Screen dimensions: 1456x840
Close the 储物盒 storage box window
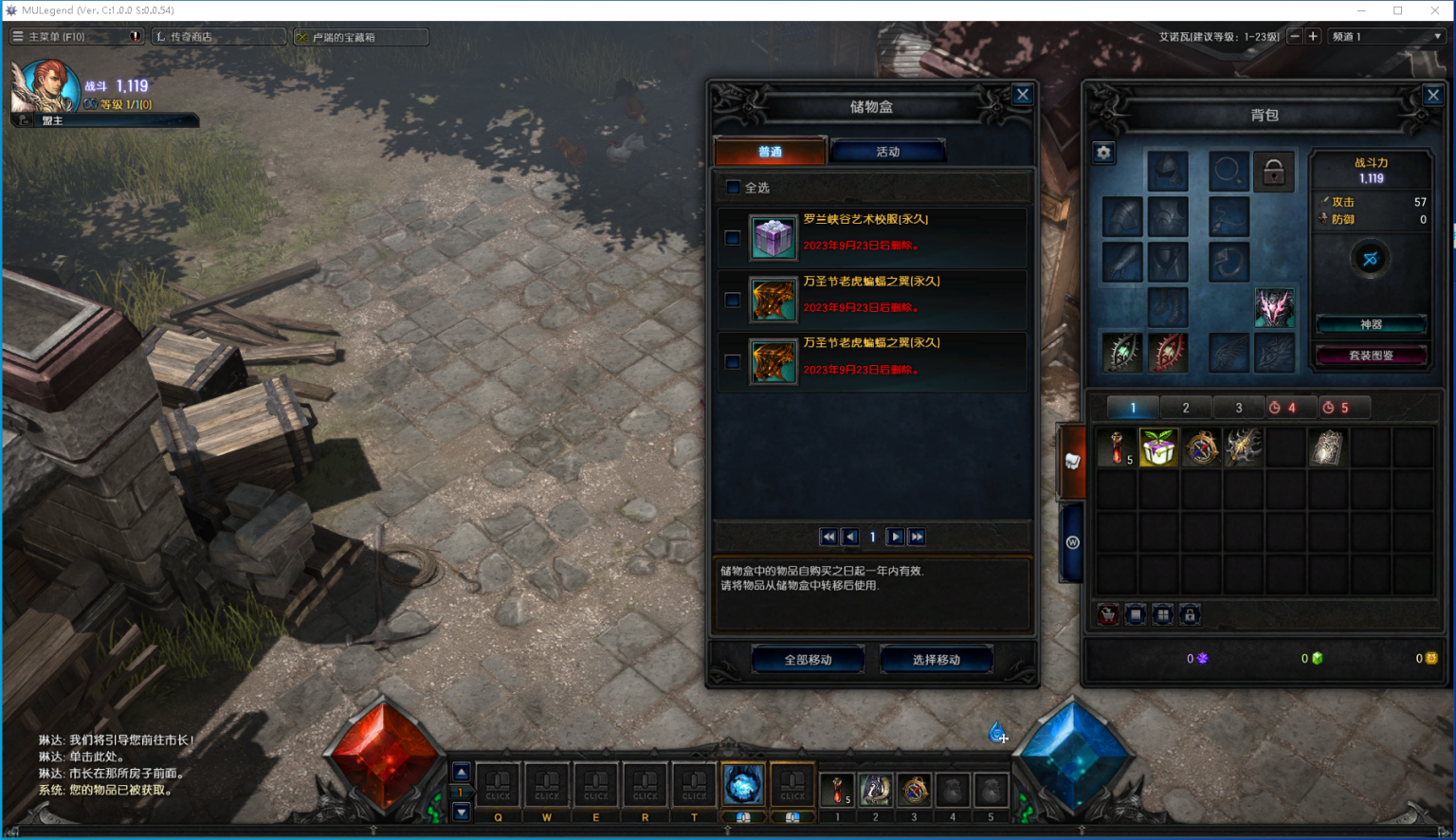coord(1022,95)
